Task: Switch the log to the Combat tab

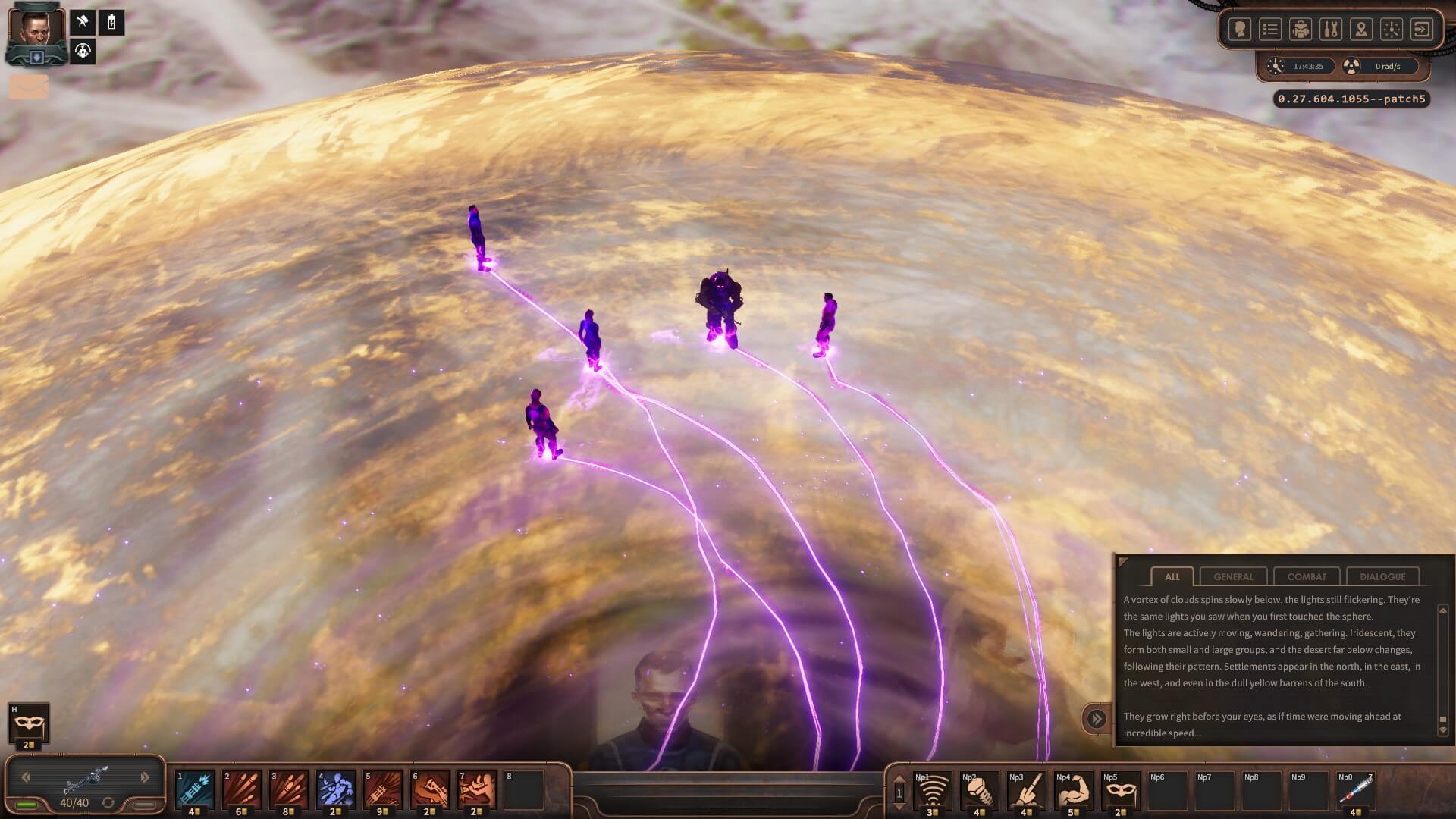Action: [1307, 576]
